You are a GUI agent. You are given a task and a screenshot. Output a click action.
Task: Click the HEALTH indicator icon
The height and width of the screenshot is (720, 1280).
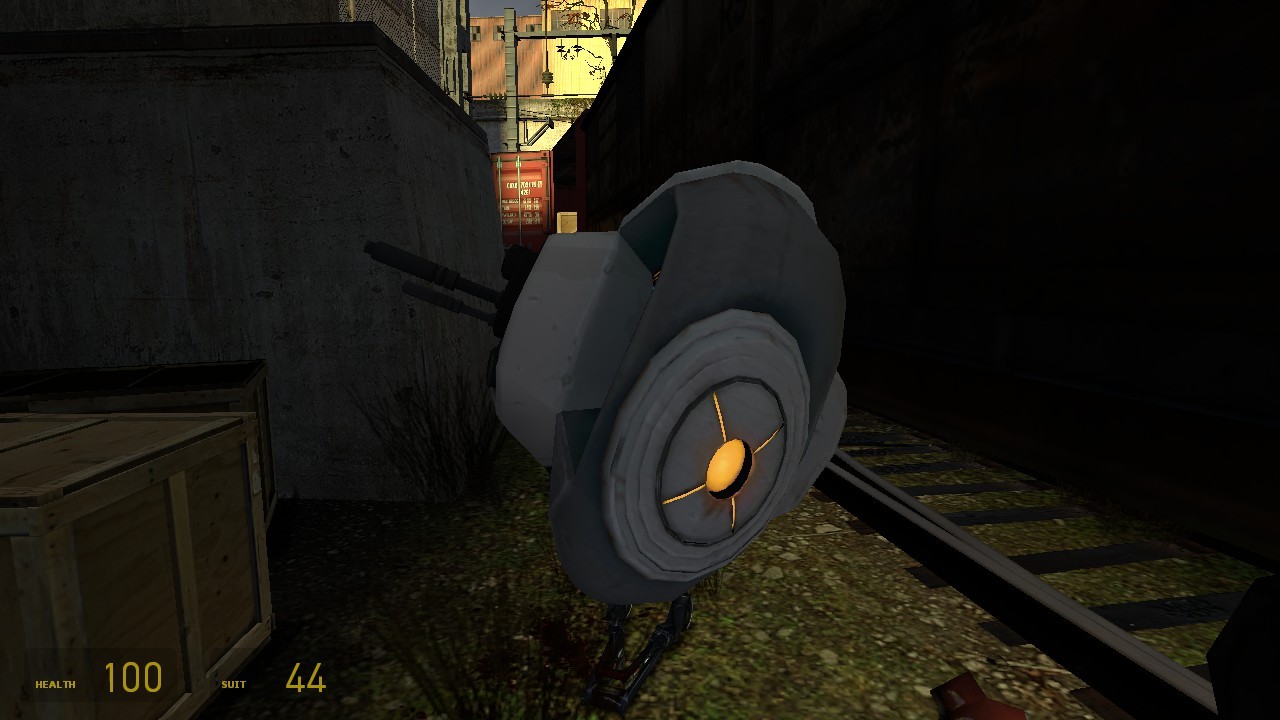55,684
